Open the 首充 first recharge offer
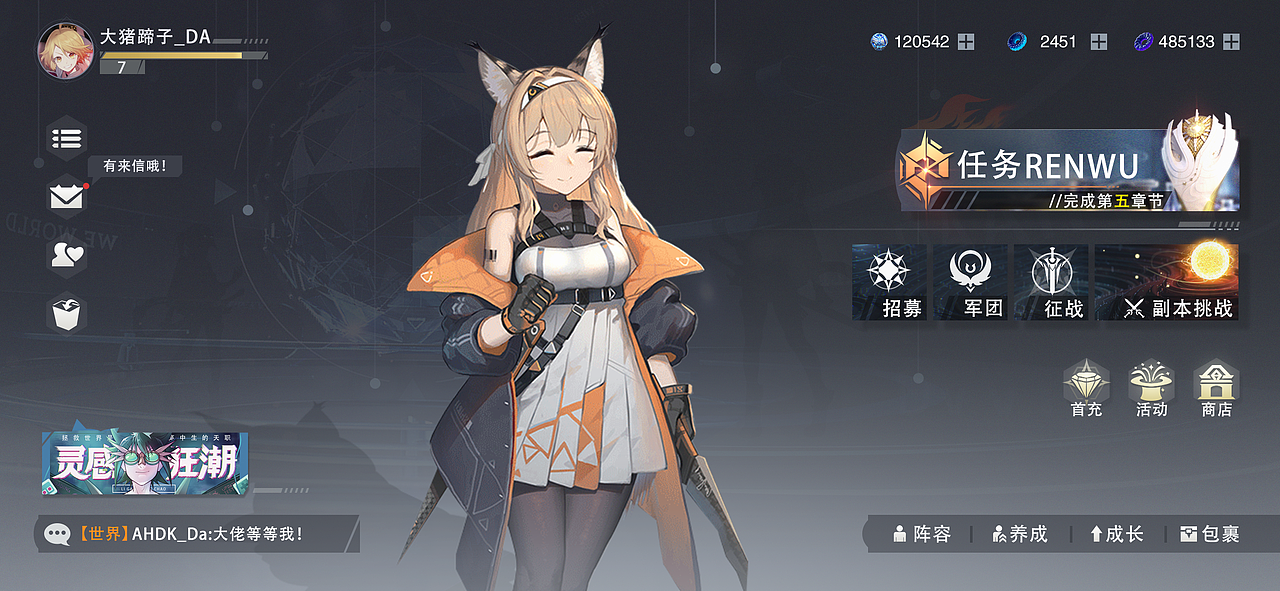 point(1086,388)
